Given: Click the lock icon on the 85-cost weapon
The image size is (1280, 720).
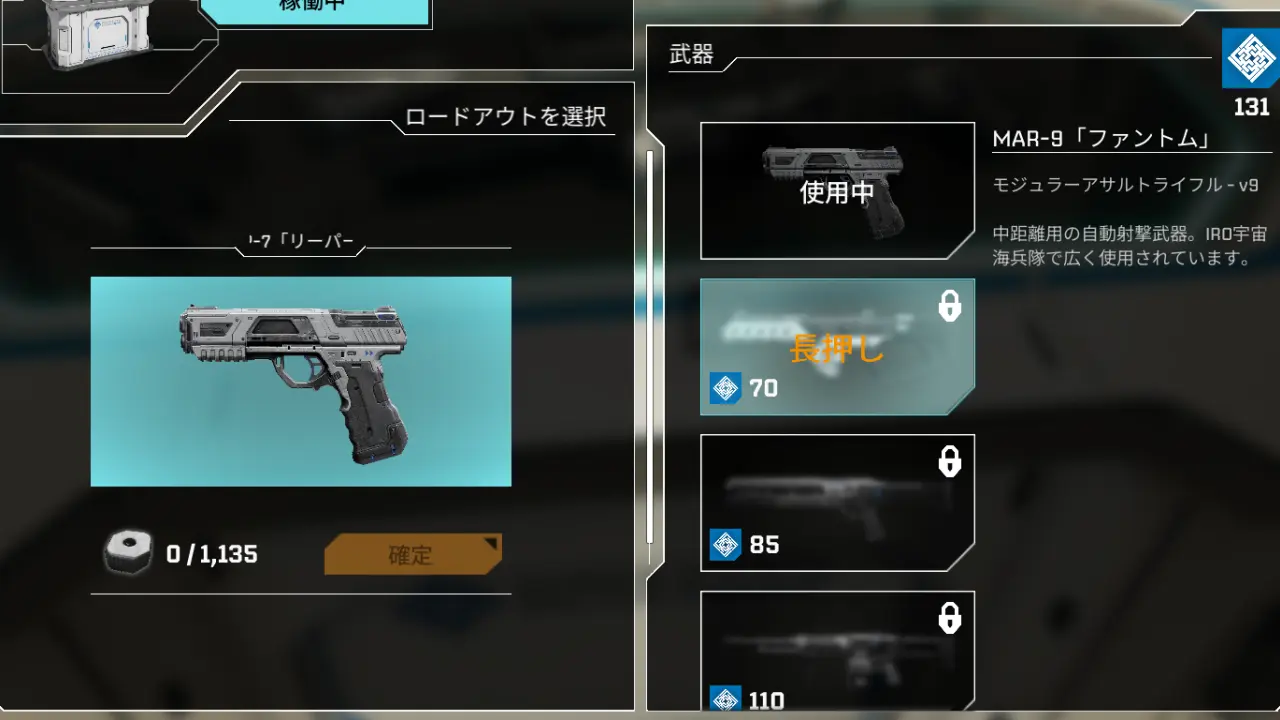Looking at the screenshot, I should (950, 463).
